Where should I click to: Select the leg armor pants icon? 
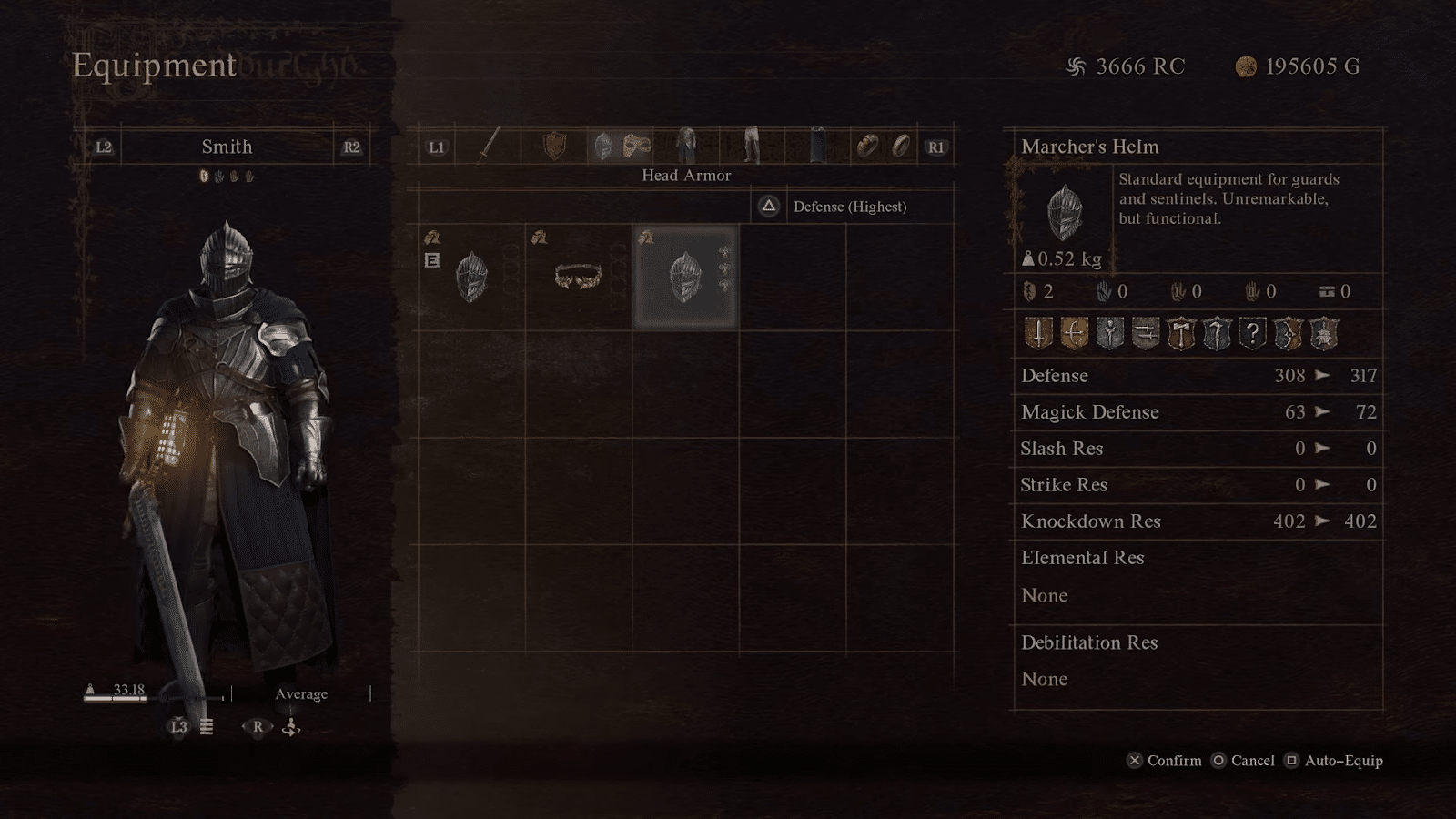(x=750, y=146)
